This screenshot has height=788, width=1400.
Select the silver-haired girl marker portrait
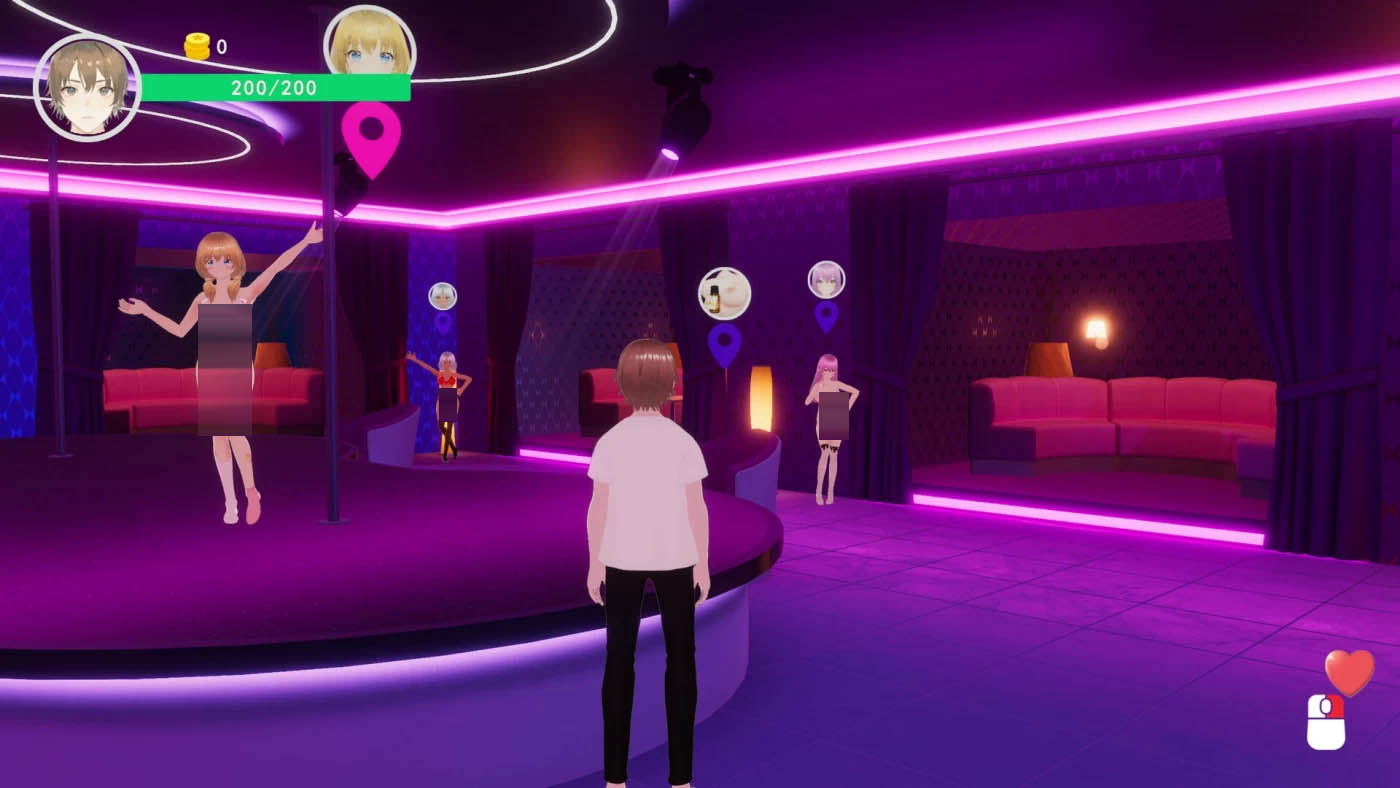[442, 295]
